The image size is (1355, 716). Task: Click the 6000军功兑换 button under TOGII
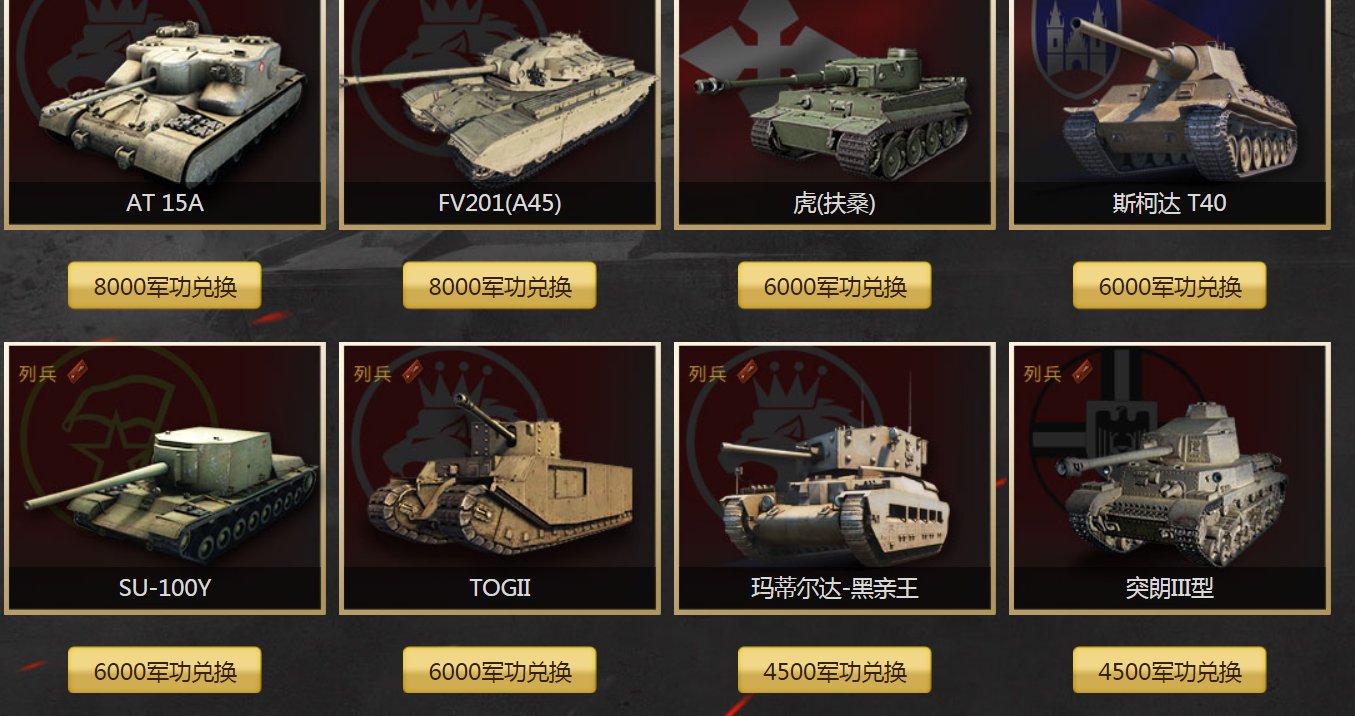point(500,671)
